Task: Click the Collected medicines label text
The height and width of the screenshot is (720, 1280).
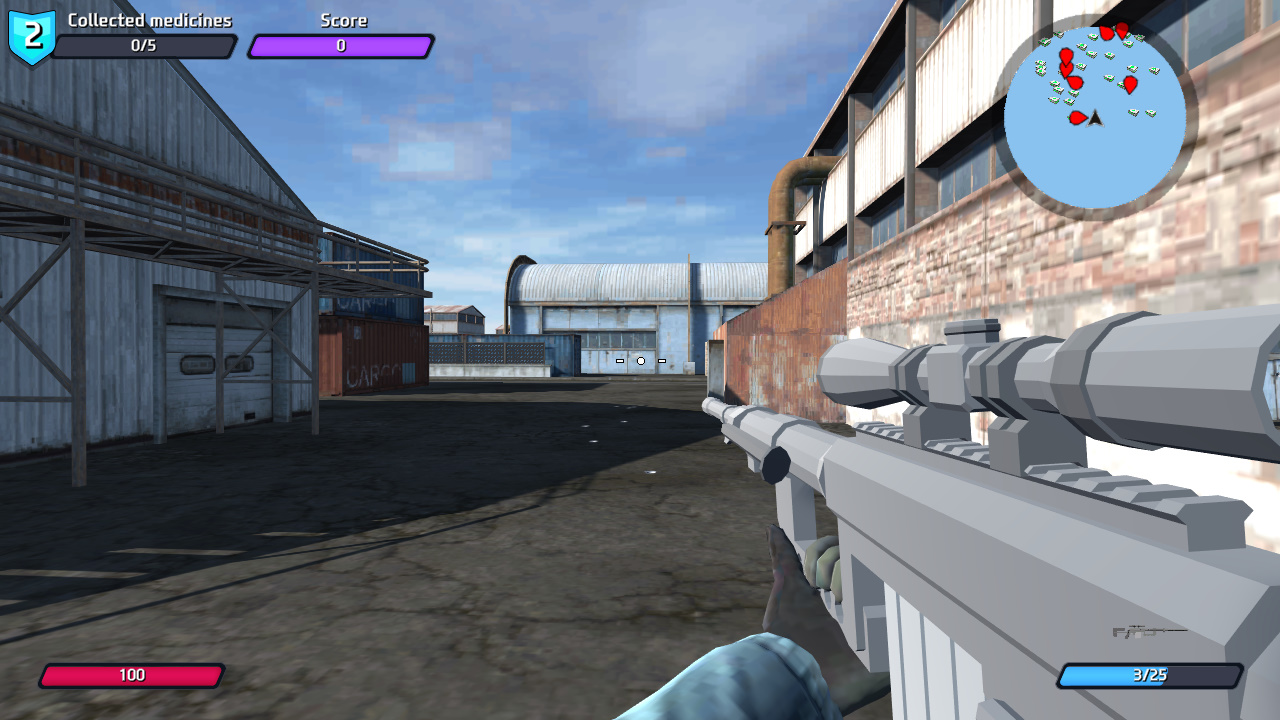Action: (x=148, y=19)
